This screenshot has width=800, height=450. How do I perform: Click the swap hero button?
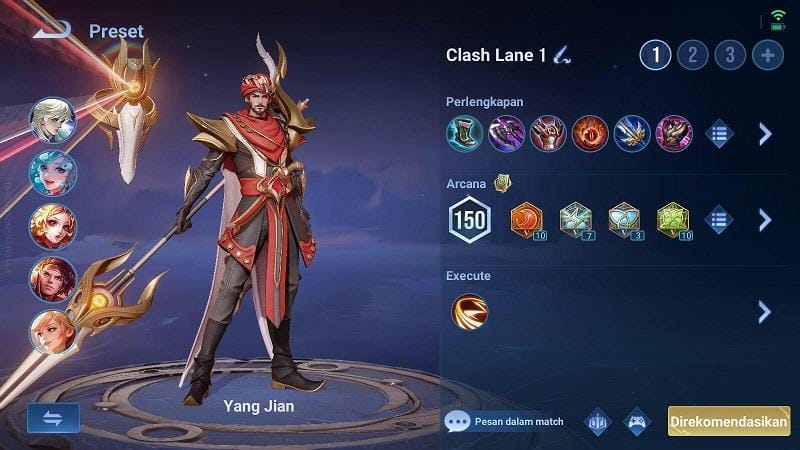(53, 418)
